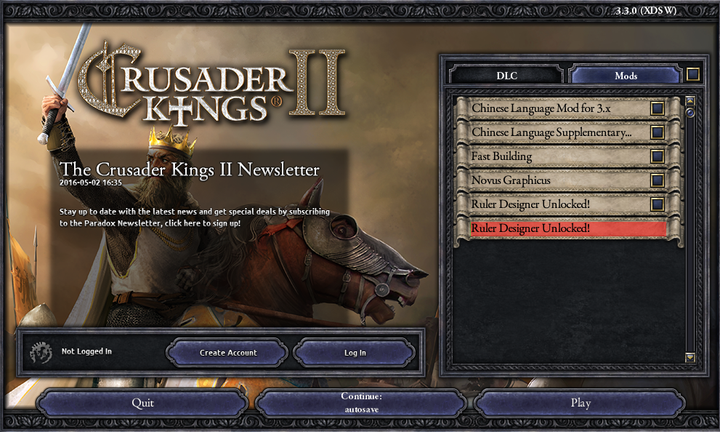Screen dimensions: 720x432
Task: Select the red-highlighted Ruler Designer Unlocked! row
Action: point(567,228)
